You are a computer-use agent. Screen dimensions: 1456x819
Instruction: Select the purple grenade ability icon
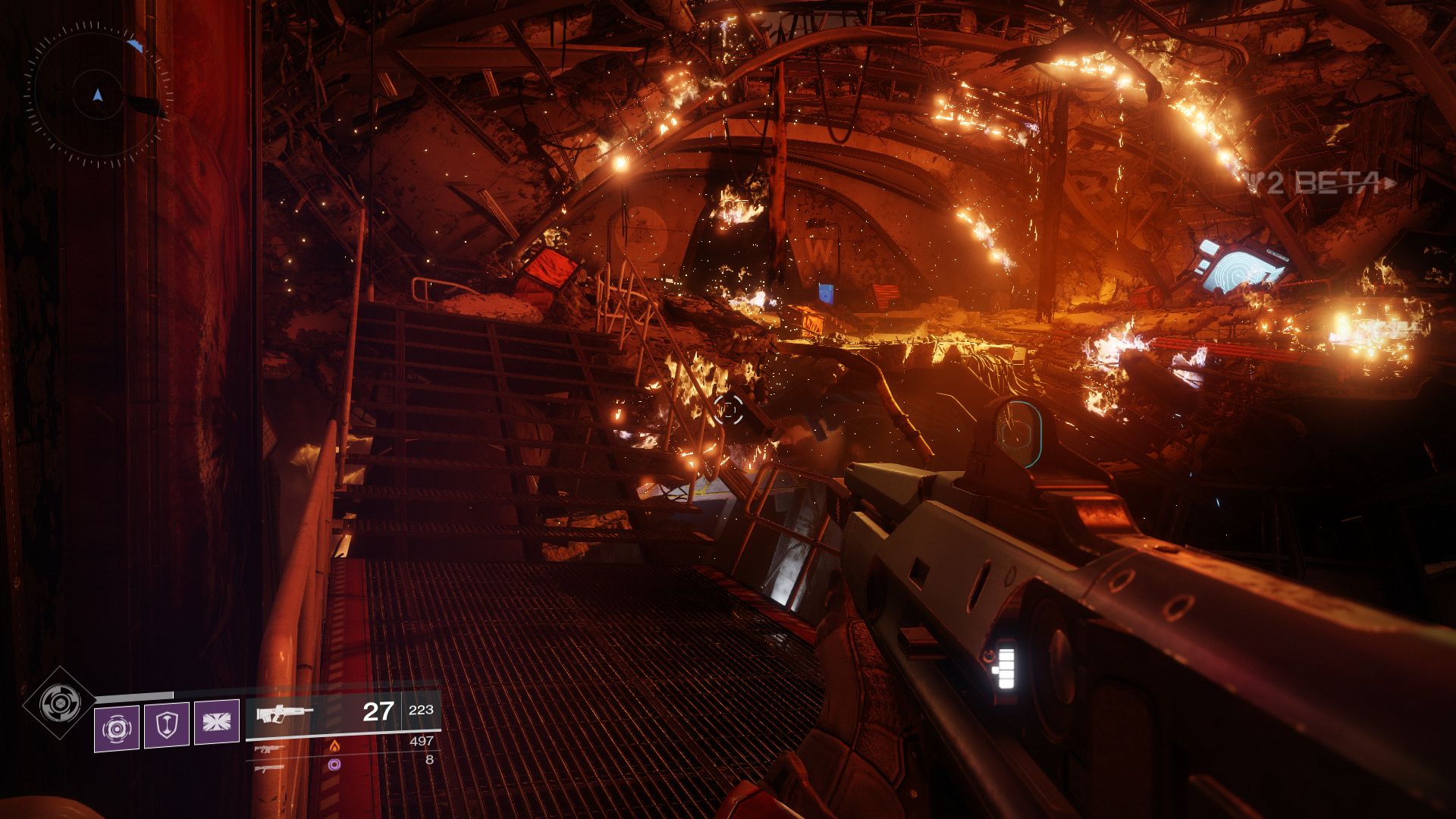coord(117,727)
